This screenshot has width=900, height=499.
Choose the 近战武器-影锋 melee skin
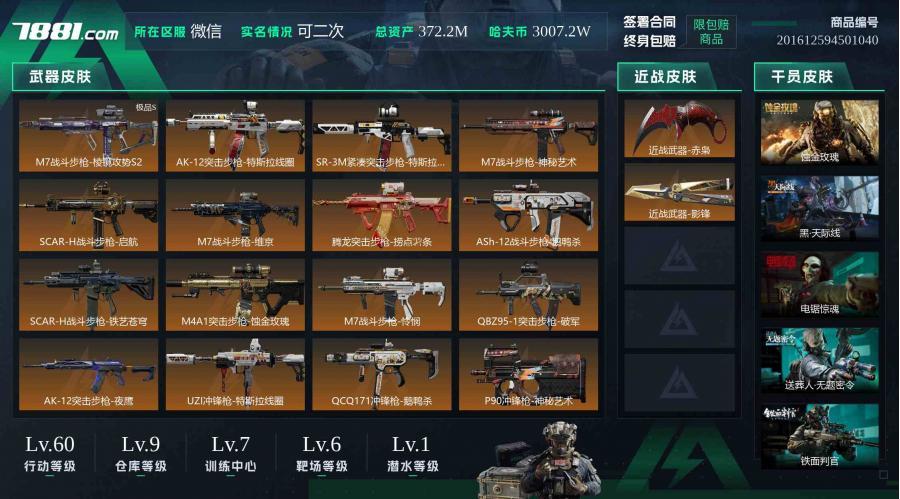pyautogui.click(x=679, y=192)
